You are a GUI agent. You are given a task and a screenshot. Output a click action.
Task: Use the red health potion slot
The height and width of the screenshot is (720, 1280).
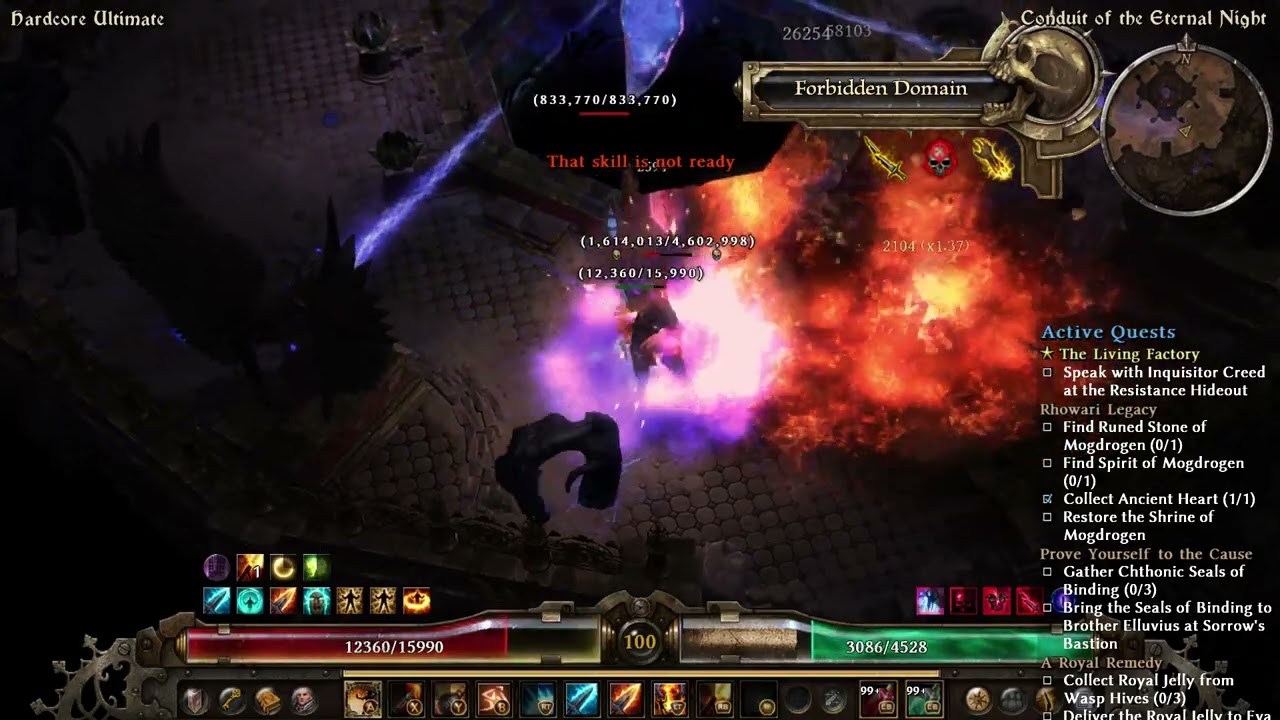pyautogui.click(x=876, y=700)
